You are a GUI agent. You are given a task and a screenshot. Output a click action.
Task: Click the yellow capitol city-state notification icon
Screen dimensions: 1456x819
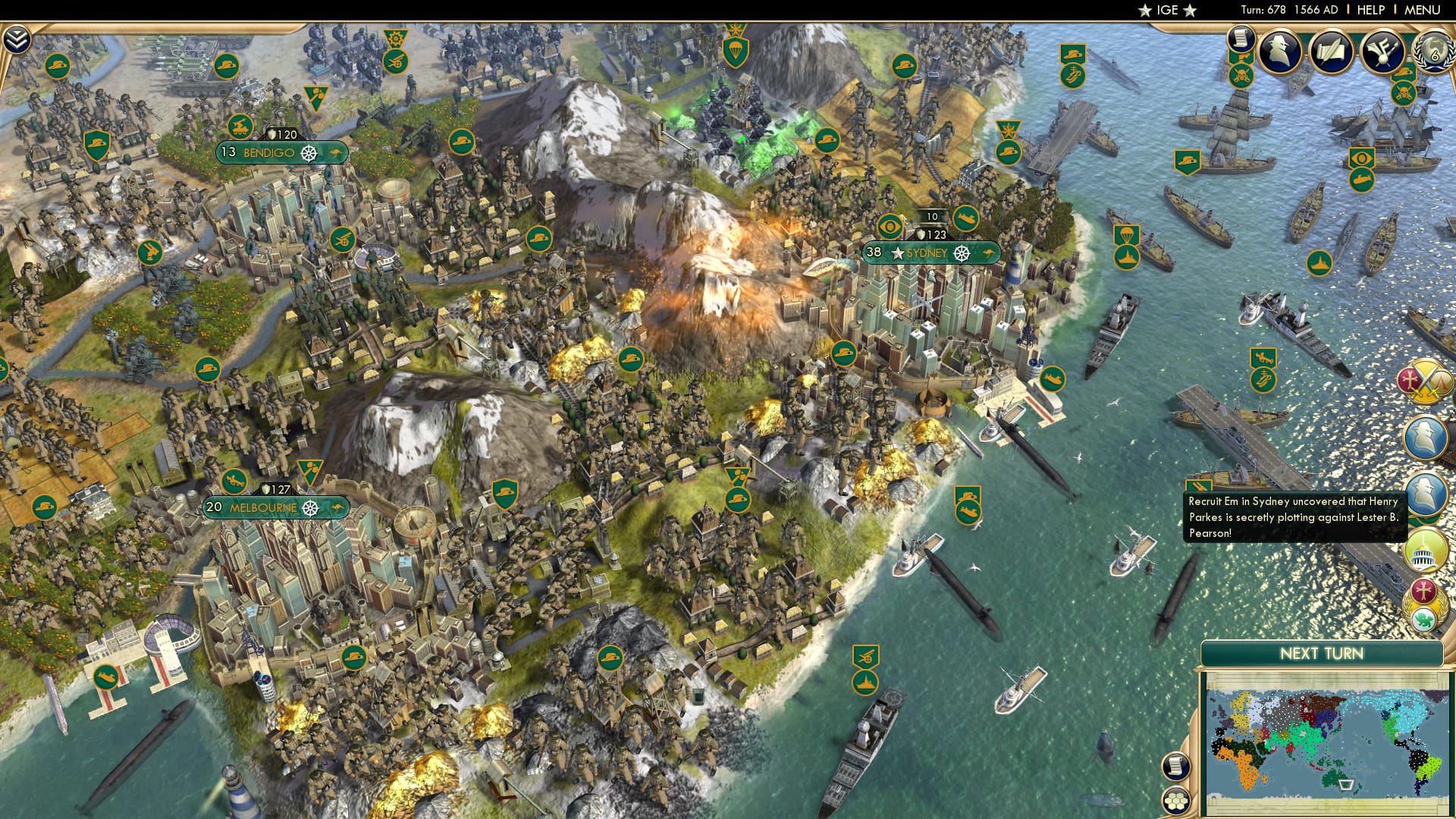point(1423,550)
